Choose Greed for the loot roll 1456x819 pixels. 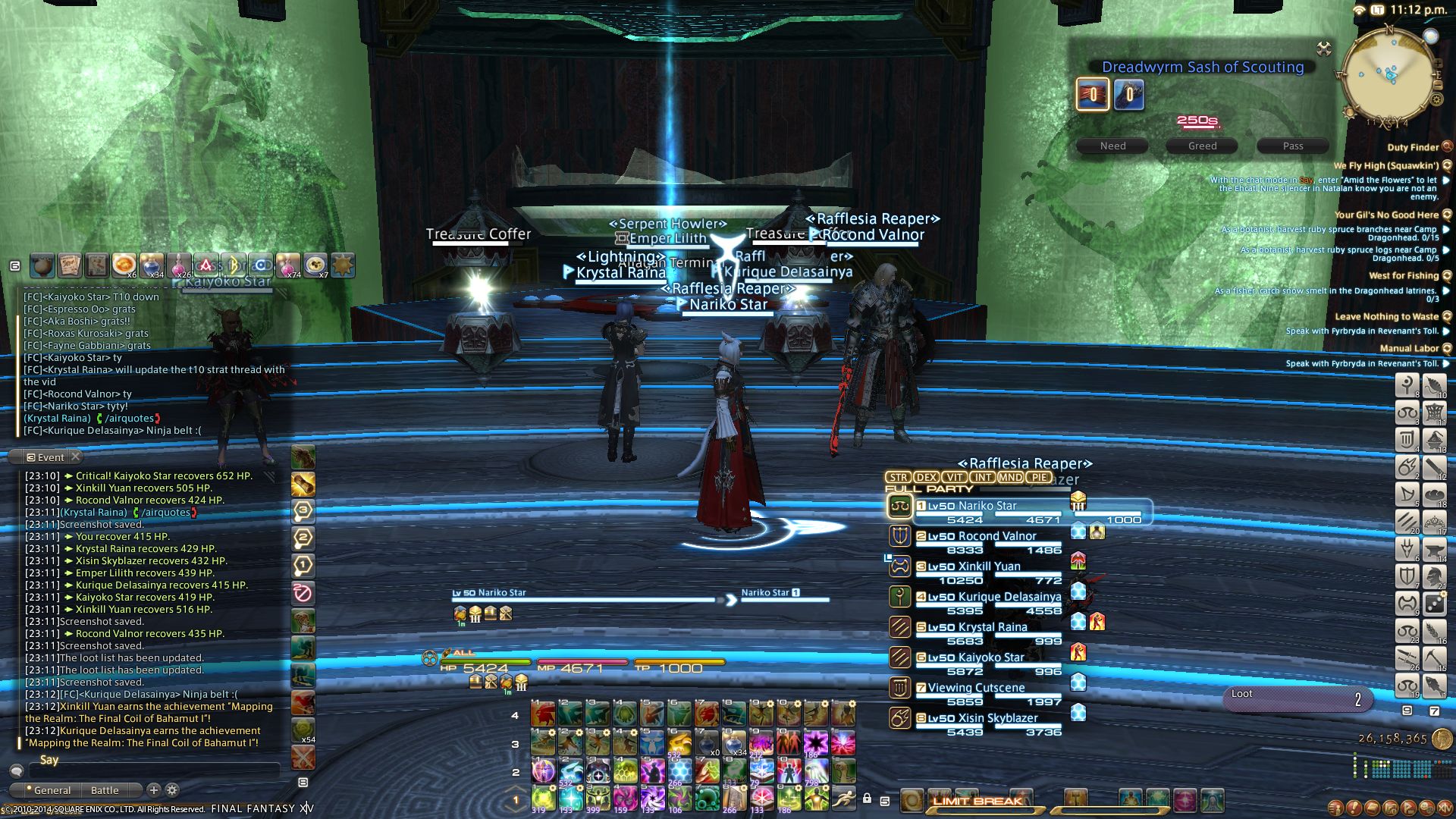pos(1202,146)
